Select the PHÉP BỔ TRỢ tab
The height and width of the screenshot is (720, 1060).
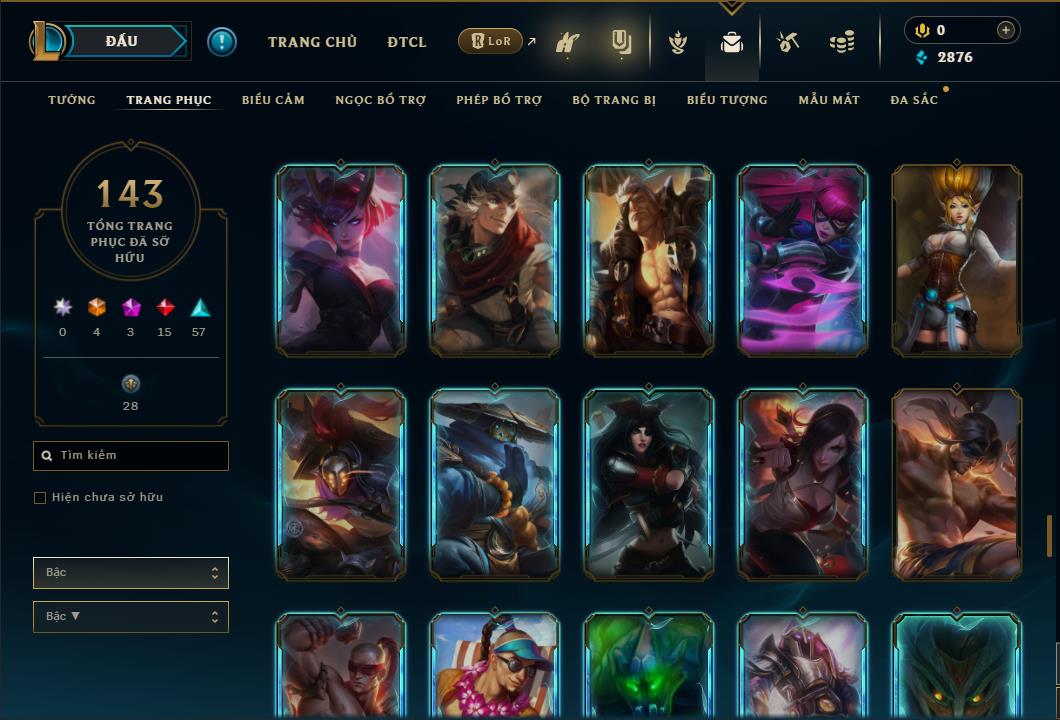click(499, 100)
